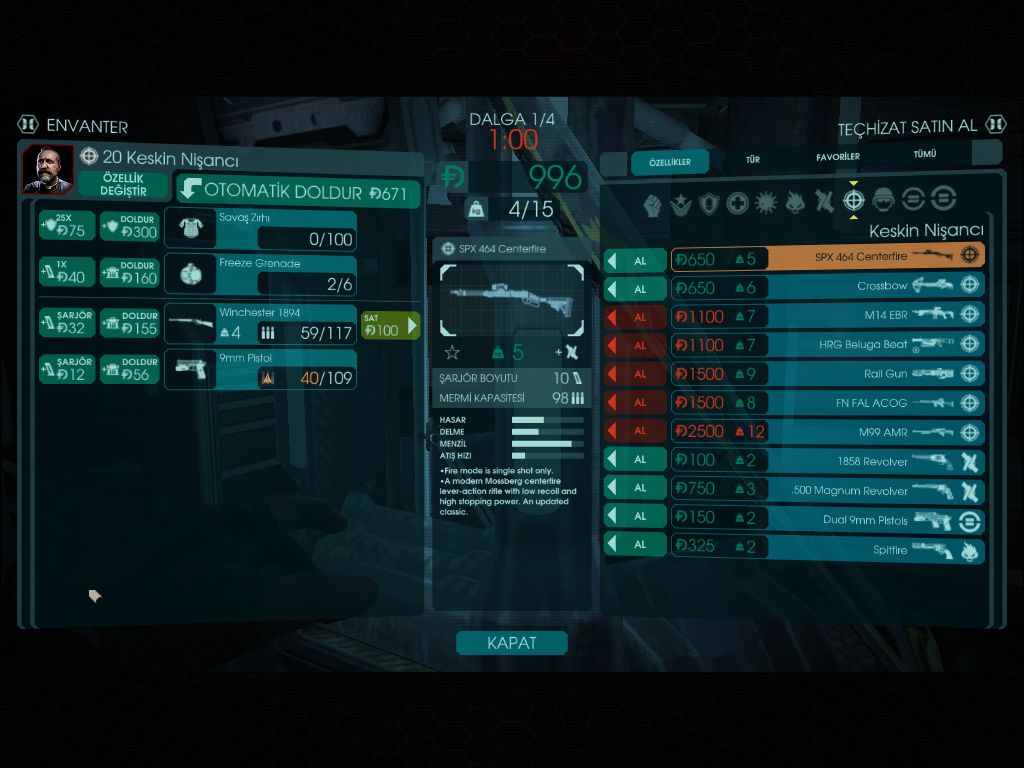
Task: Show the TÜMÜ tab
Action: [x=924, y=155]
